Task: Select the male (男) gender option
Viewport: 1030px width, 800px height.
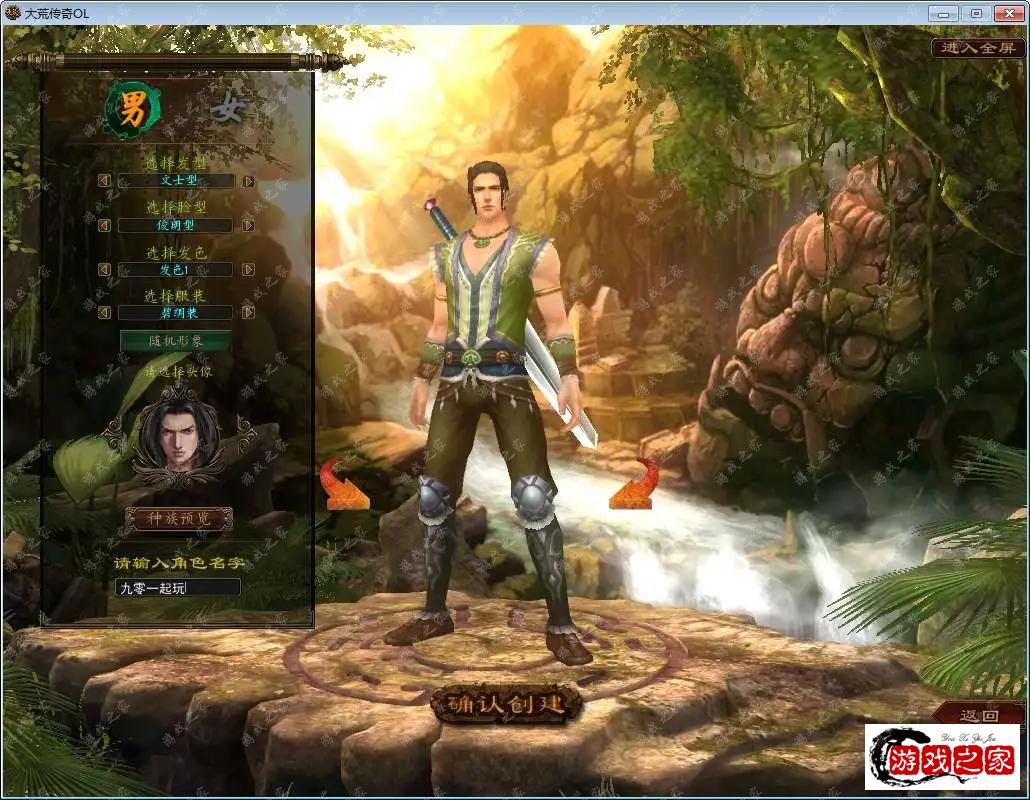Action: [132, 111]
